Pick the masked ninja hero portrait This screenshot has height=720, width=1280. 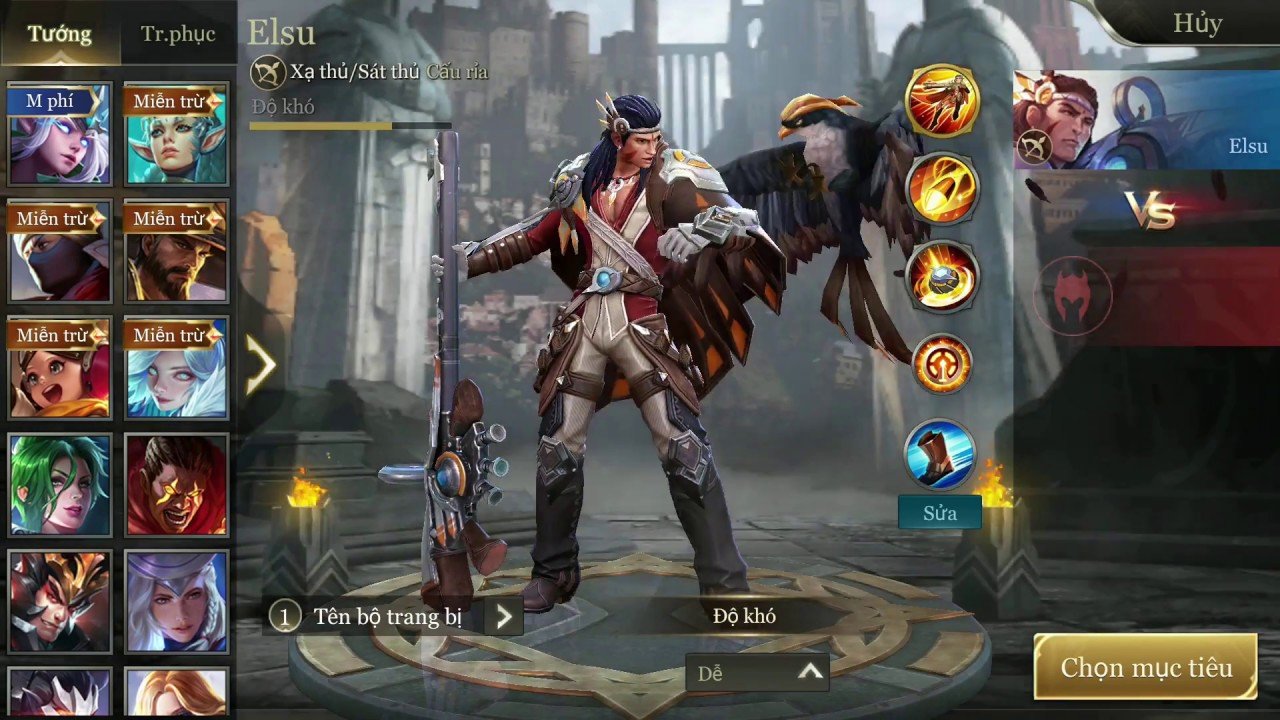coord(59,253)
